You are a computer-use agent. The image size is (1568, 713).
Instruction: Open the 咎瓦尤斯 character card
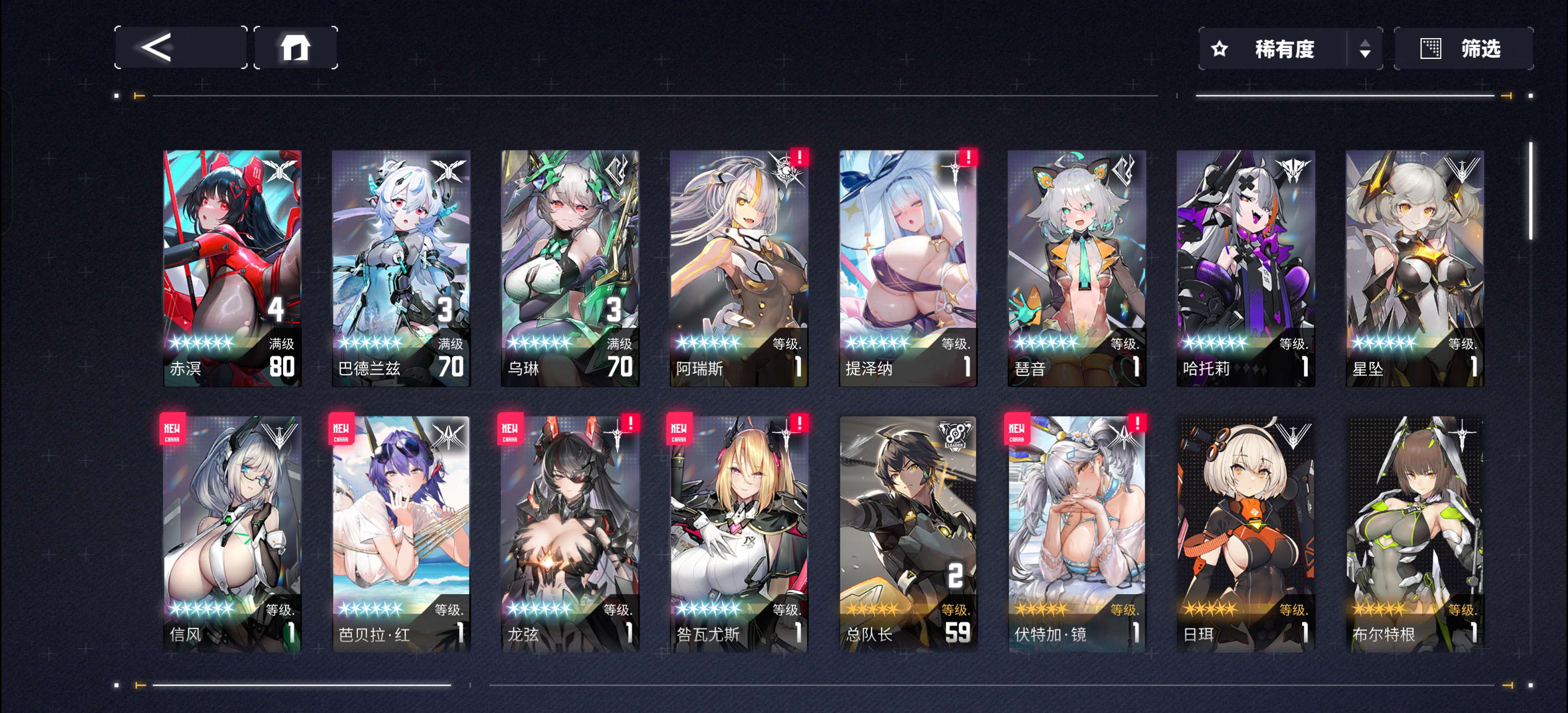(x=739, y=534)
